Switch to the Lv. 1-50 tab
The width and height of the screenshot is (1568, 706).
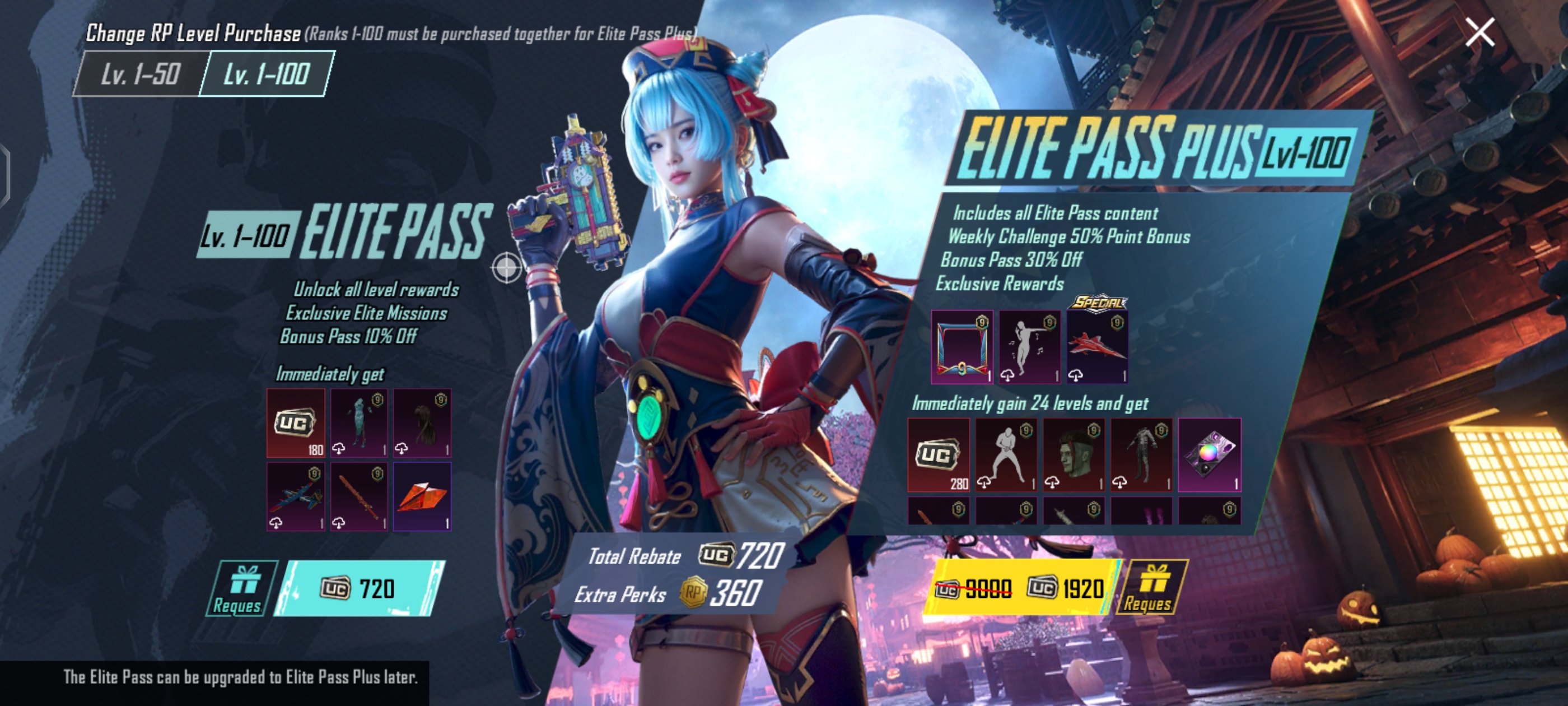[140, 75]
